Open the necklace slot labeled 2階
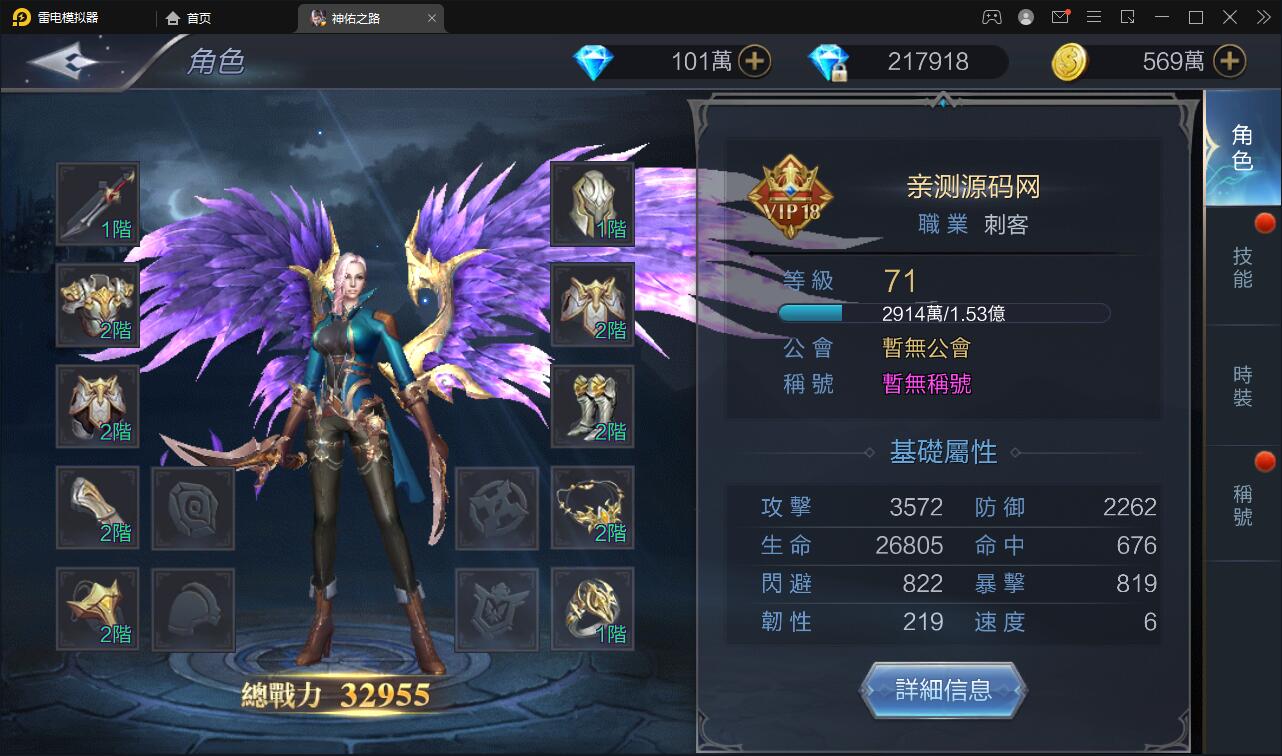Viewport: 1282px width, 756px height. (593, 508)
